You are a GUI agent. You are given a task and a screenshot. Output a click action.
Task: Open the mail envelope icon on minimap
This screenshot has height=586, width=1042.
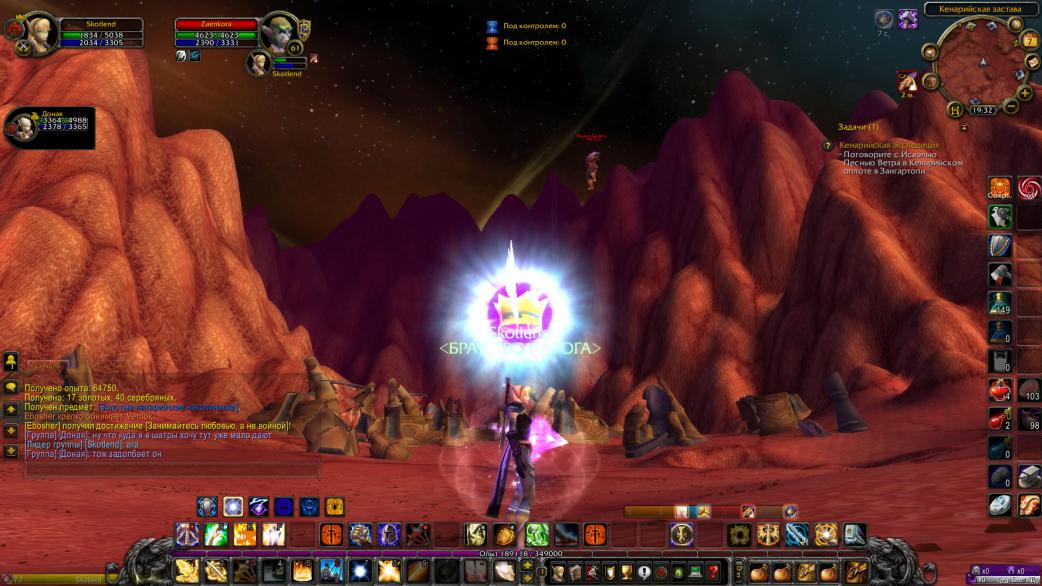point(1032,63)
